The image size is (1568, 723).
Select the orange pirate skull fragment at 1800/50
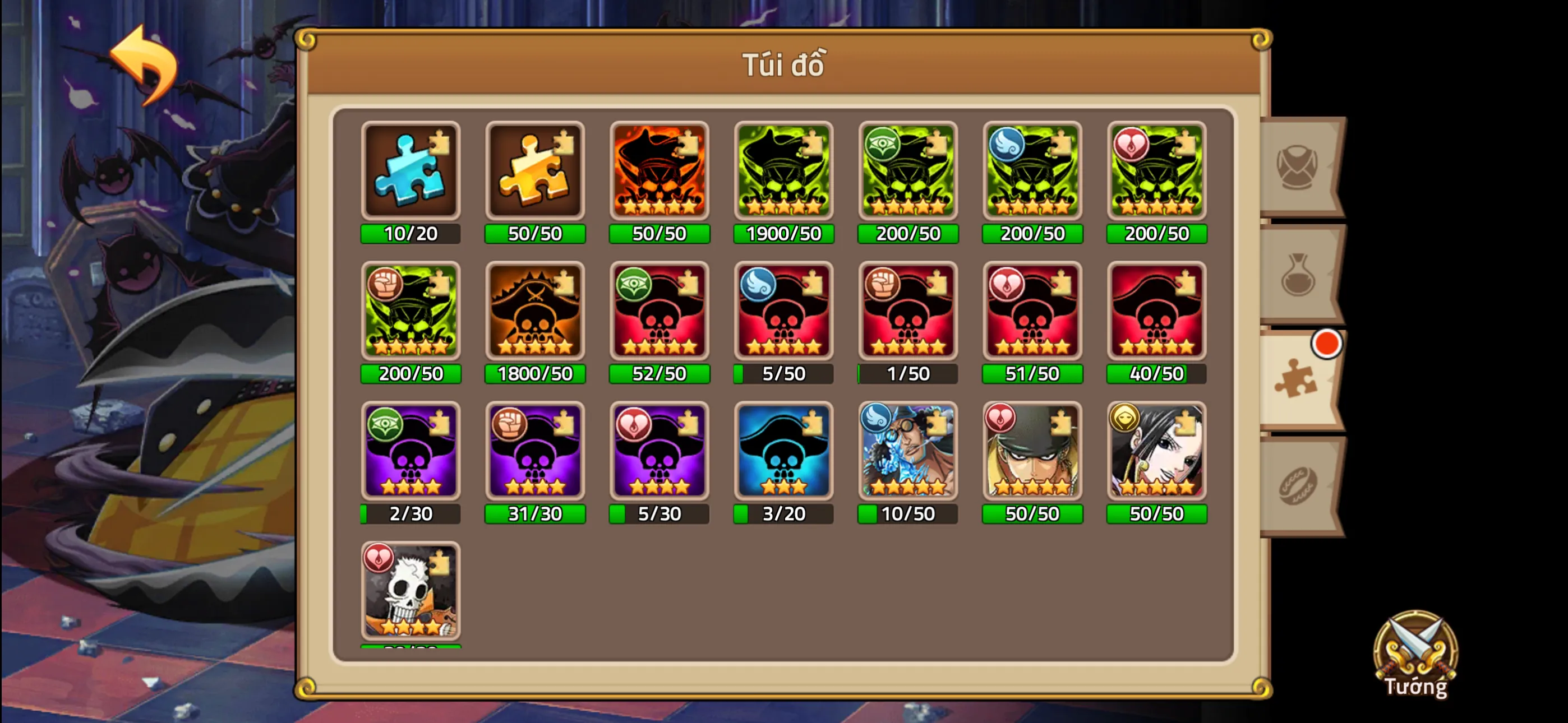click(x=534, y=312)
